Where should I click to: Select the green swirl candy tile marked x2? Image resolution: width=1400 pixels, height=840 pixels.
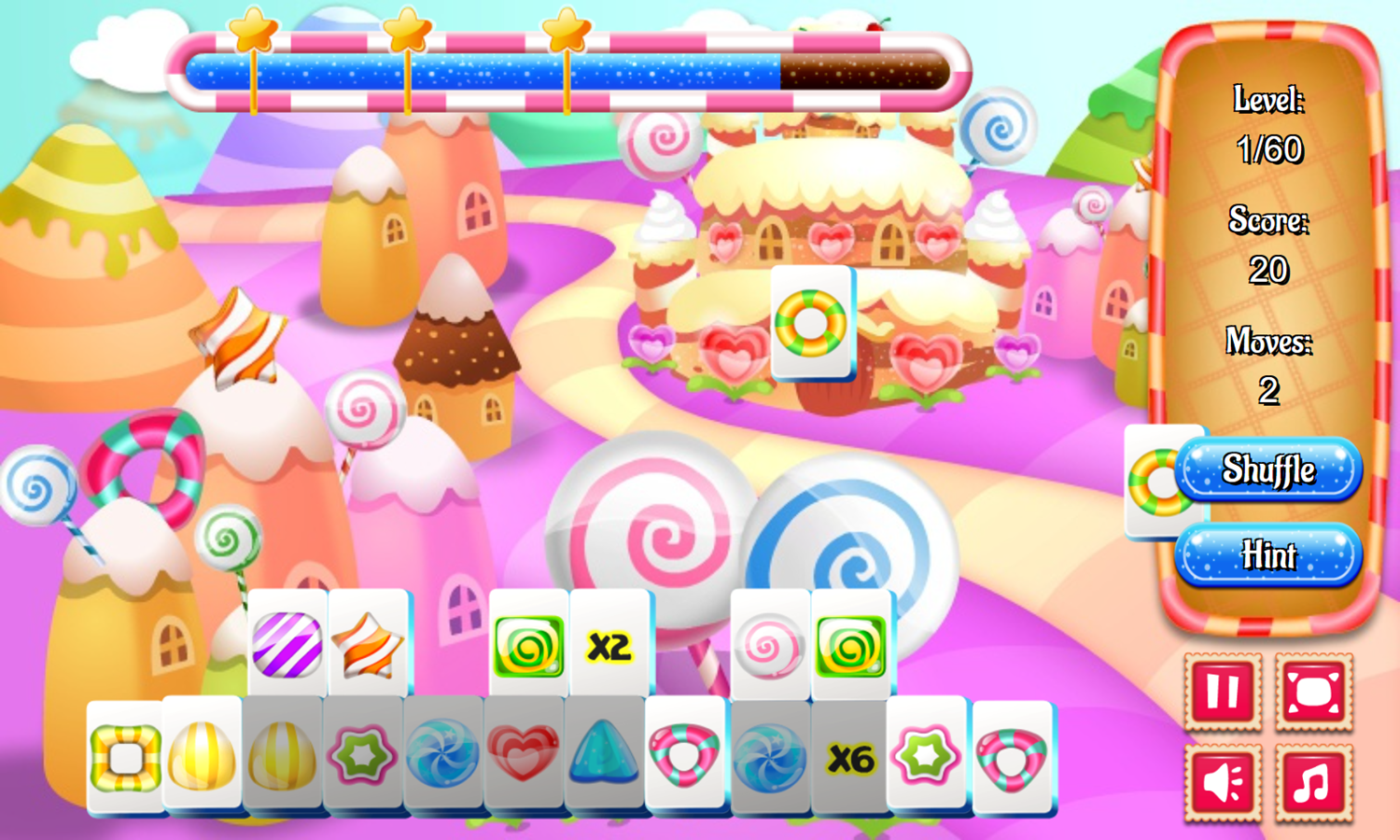coord(529,644)
